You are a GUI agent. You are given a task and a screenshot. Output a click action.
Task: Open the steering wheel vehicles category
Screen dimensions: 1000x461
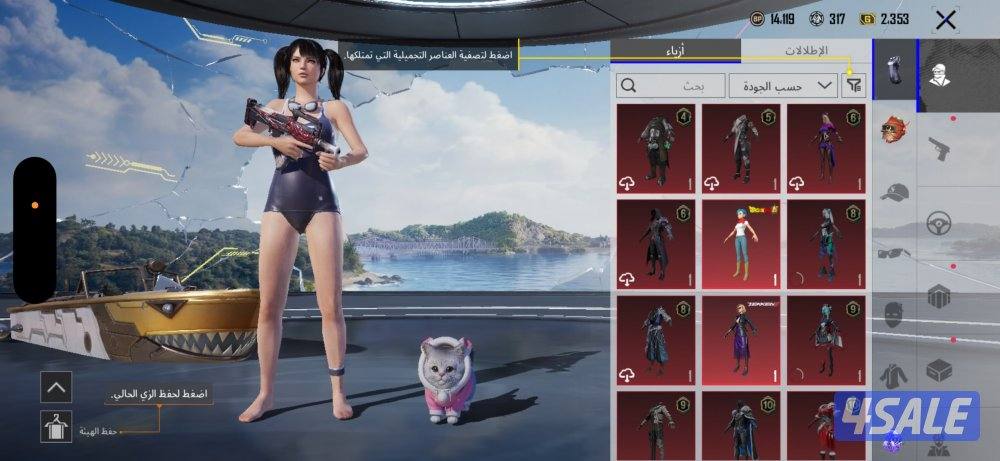[938, 222]
